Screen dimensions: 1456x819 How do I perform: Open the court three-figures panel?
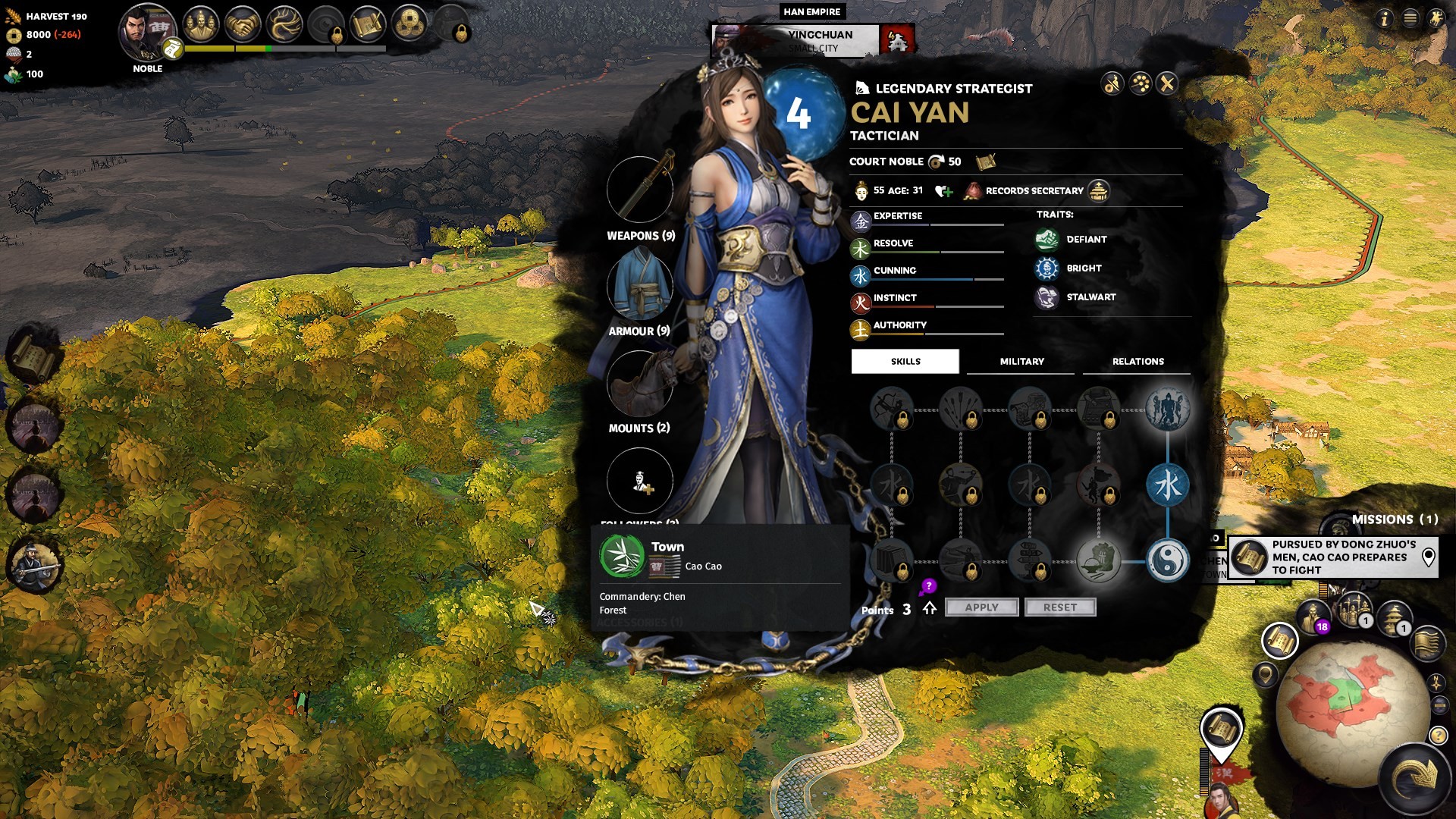coord(201,25)
